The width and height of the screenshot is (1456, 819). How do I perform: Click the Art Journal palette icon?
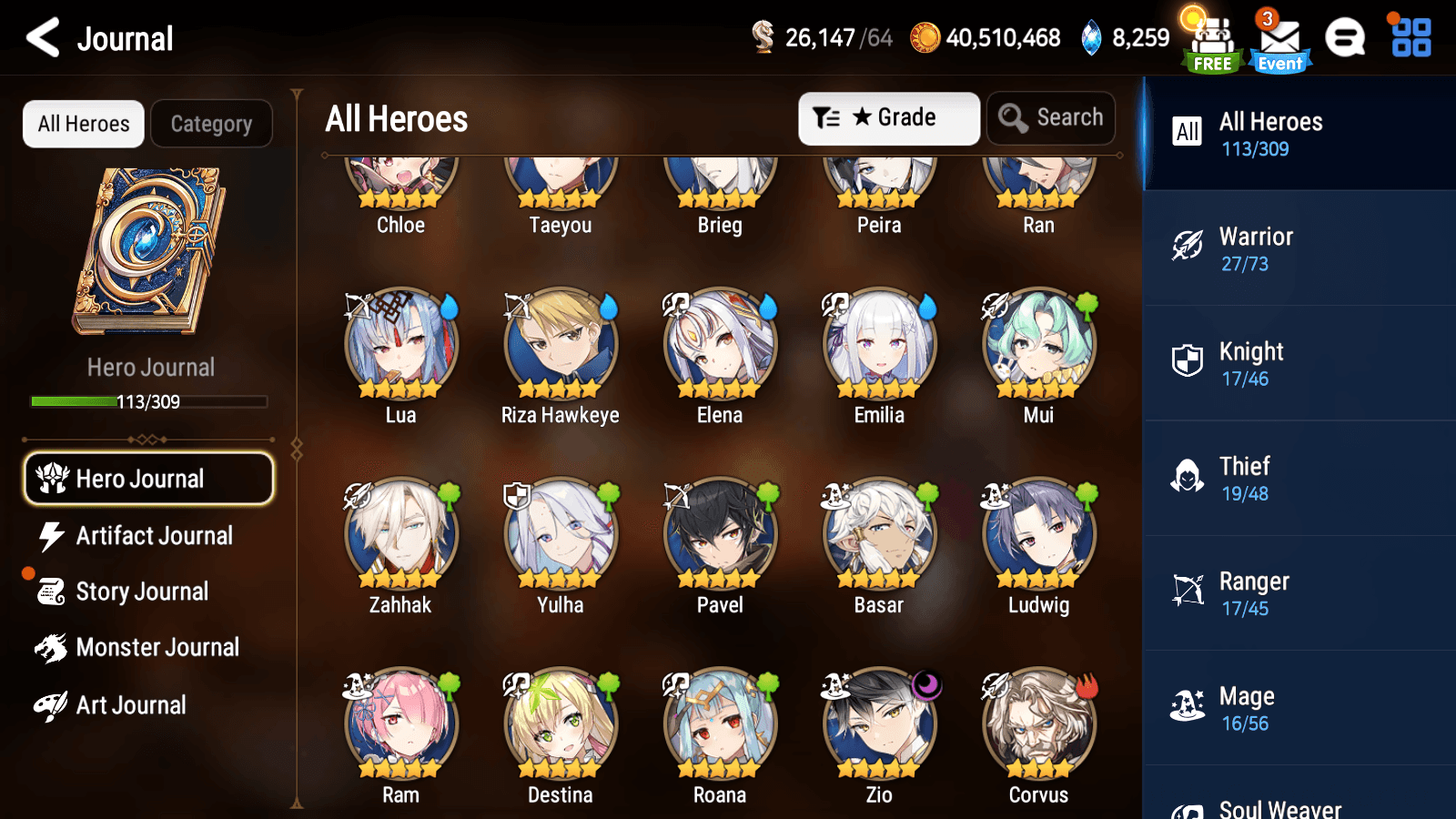click(x=53, y=704)
